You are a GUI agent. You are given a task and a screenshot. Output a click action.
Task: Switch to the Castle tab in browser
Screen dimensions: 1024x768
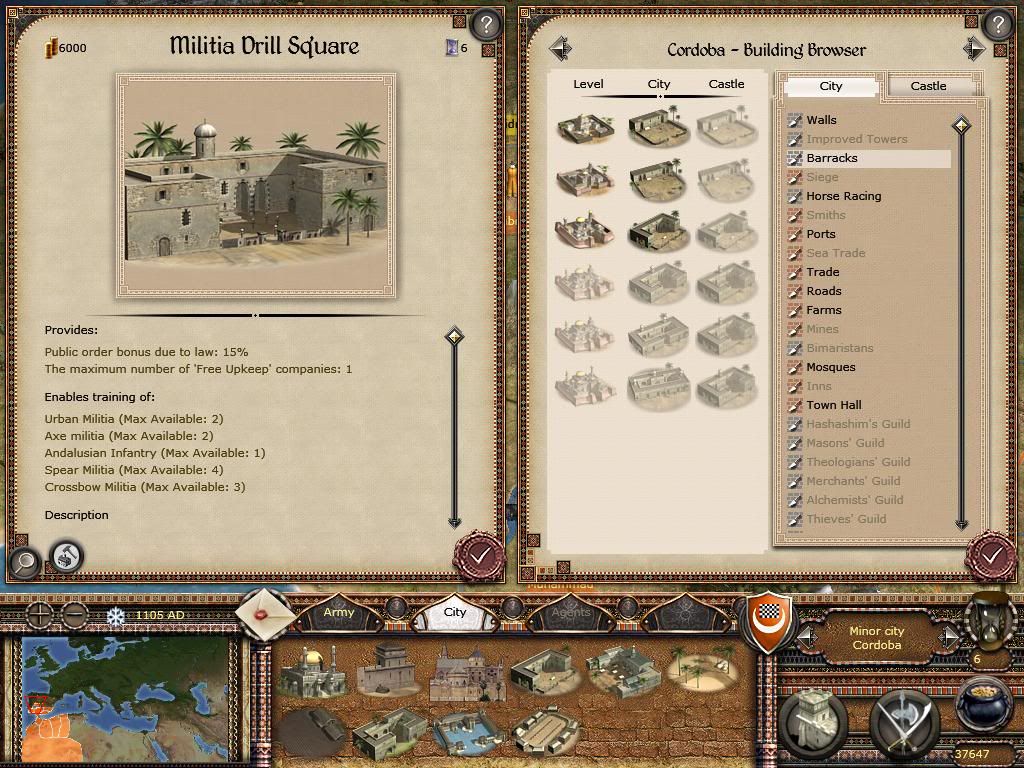[x=928, y=86]
